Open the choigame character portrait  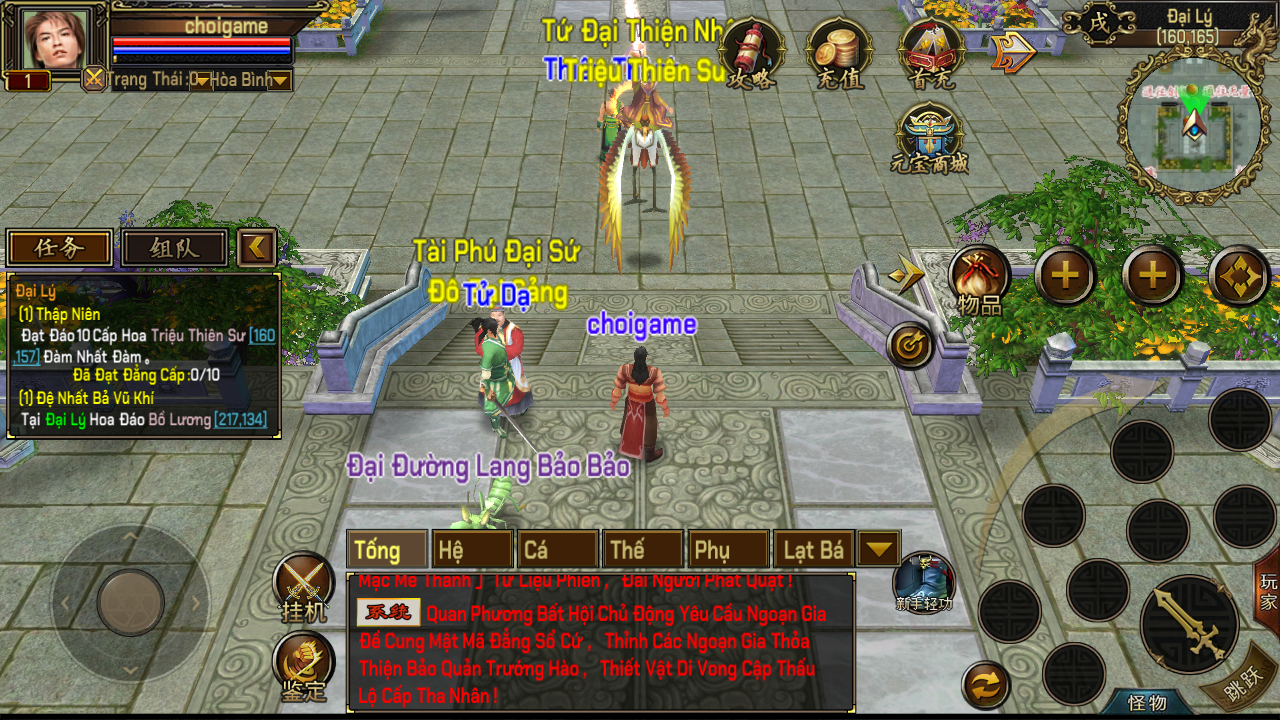coord(58,39)
